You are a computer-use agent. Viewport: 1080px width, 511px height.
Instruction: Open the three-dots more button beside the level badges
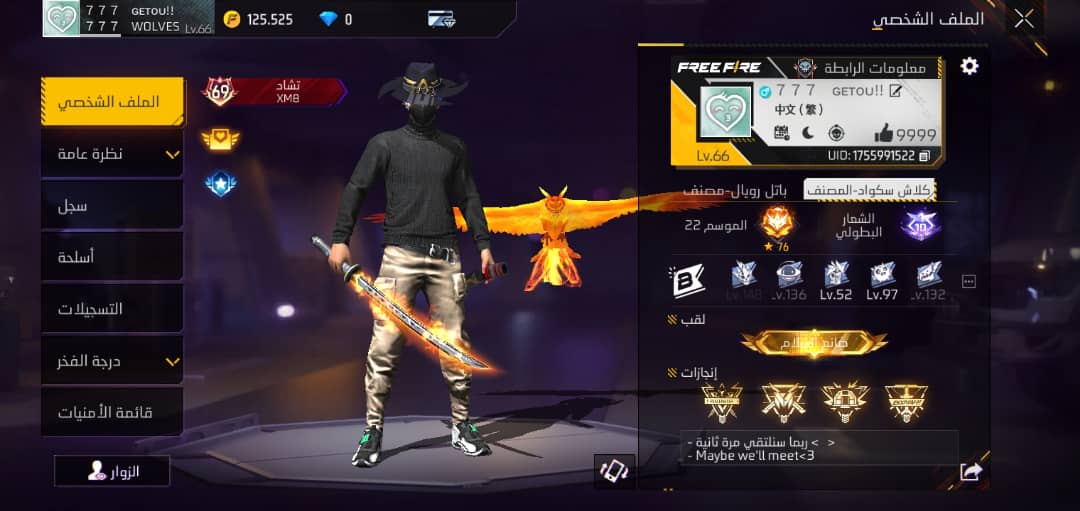968,282
